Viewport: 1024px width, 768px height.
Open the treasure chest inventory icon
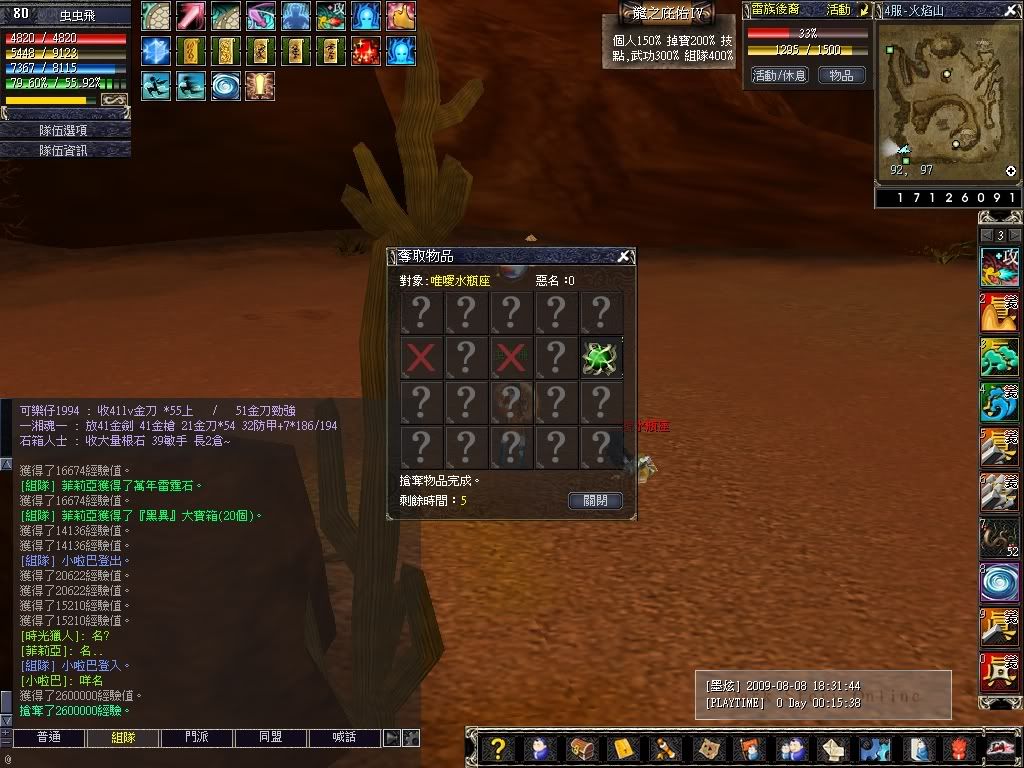(581, 749)
